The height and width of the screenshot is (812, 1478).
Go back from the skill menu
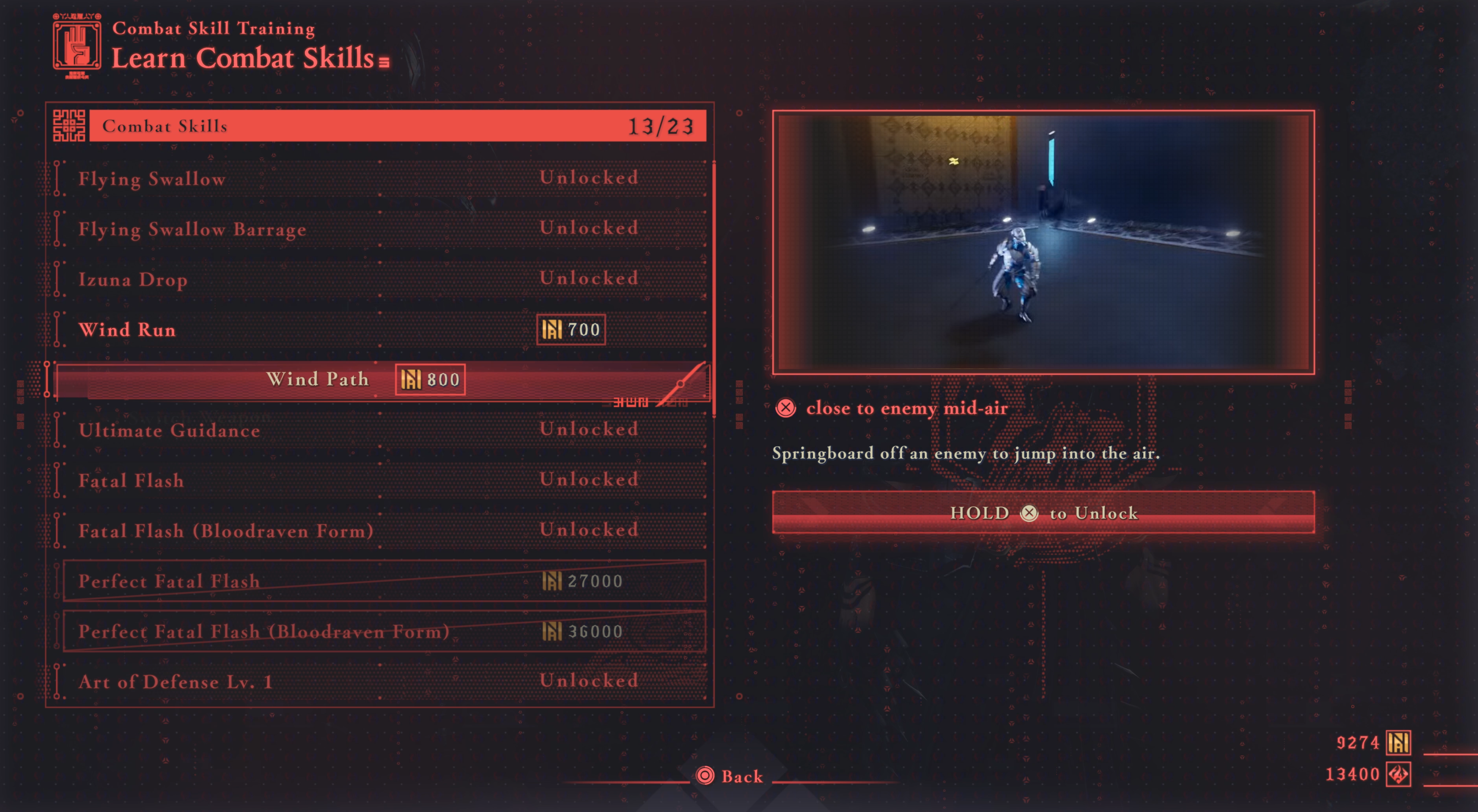click(730, 776)
